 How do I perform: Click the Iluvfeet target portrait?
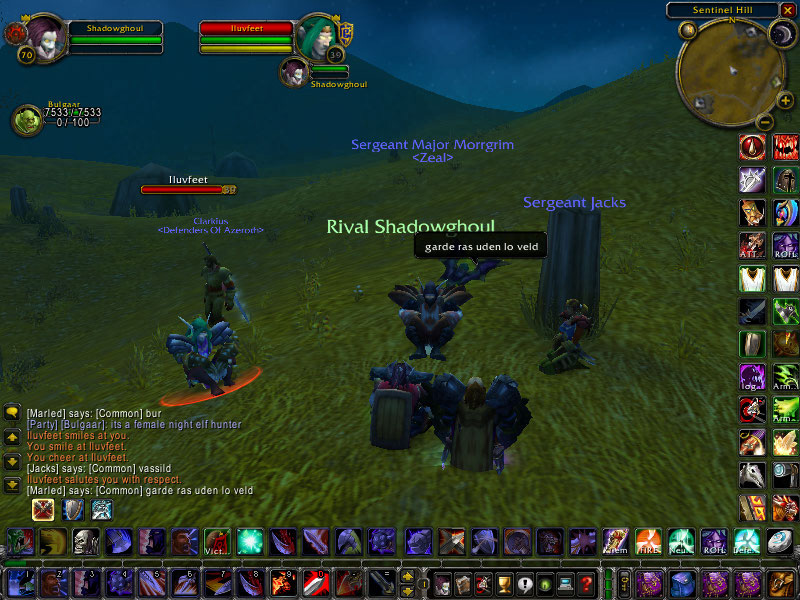[319, 36]
